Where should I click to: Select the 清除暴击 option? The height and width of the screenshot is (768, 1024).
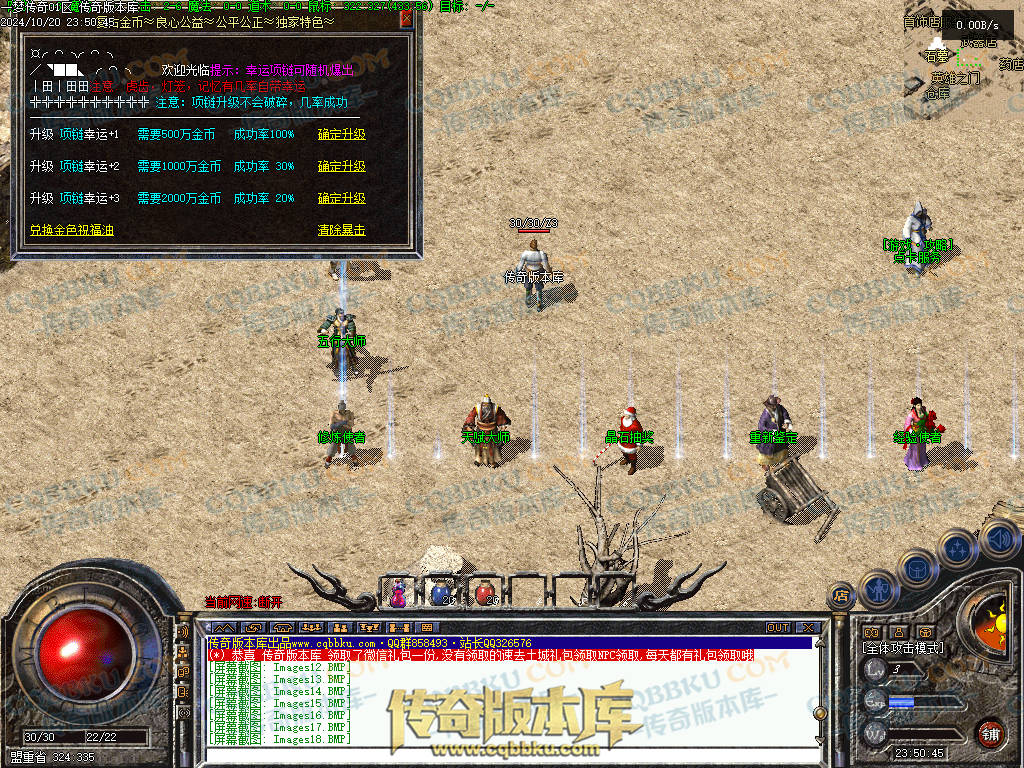(341, 230)
